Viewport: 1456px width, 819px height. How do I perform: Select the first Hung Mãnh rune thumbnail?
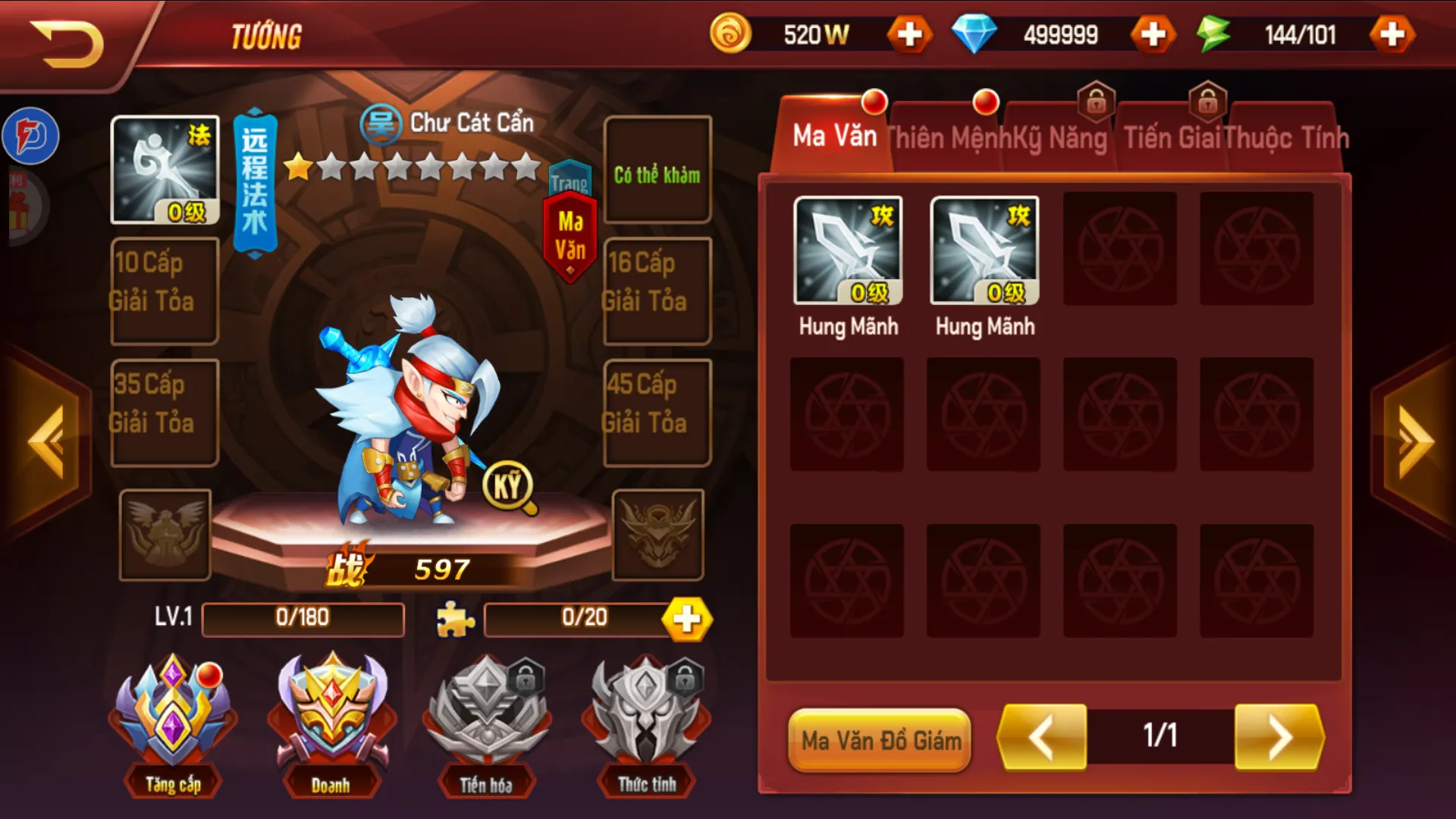click(x=847, y=252)
